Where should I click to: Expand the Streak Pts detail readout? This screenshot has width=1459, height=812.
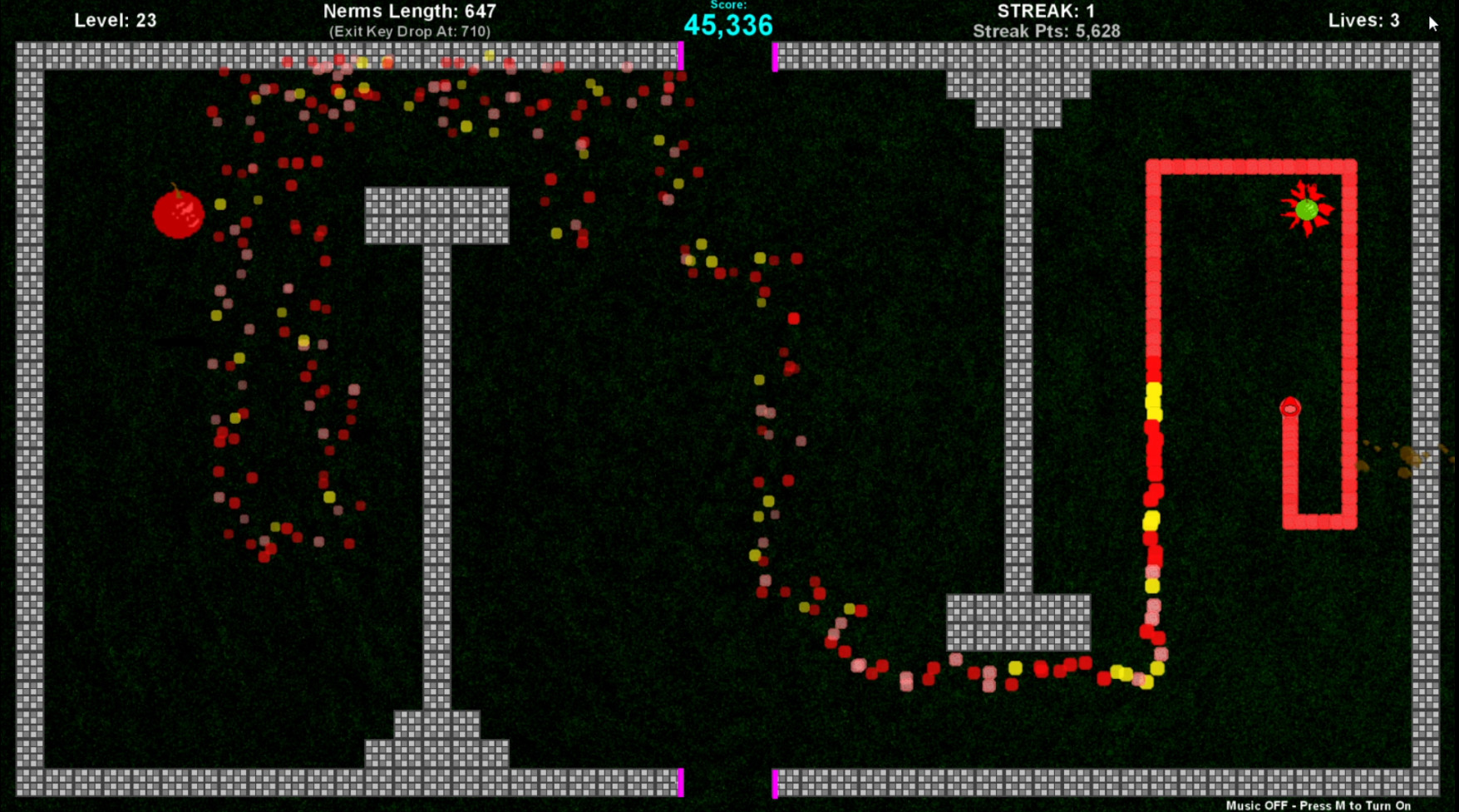(x=1046, y=30)
